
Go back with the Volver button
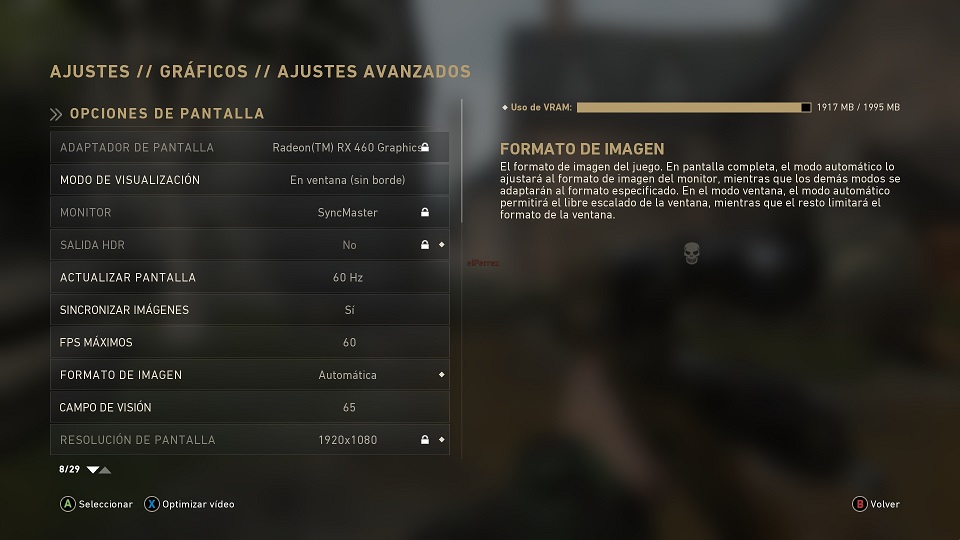pyautogui.click(x=876, y=504)
